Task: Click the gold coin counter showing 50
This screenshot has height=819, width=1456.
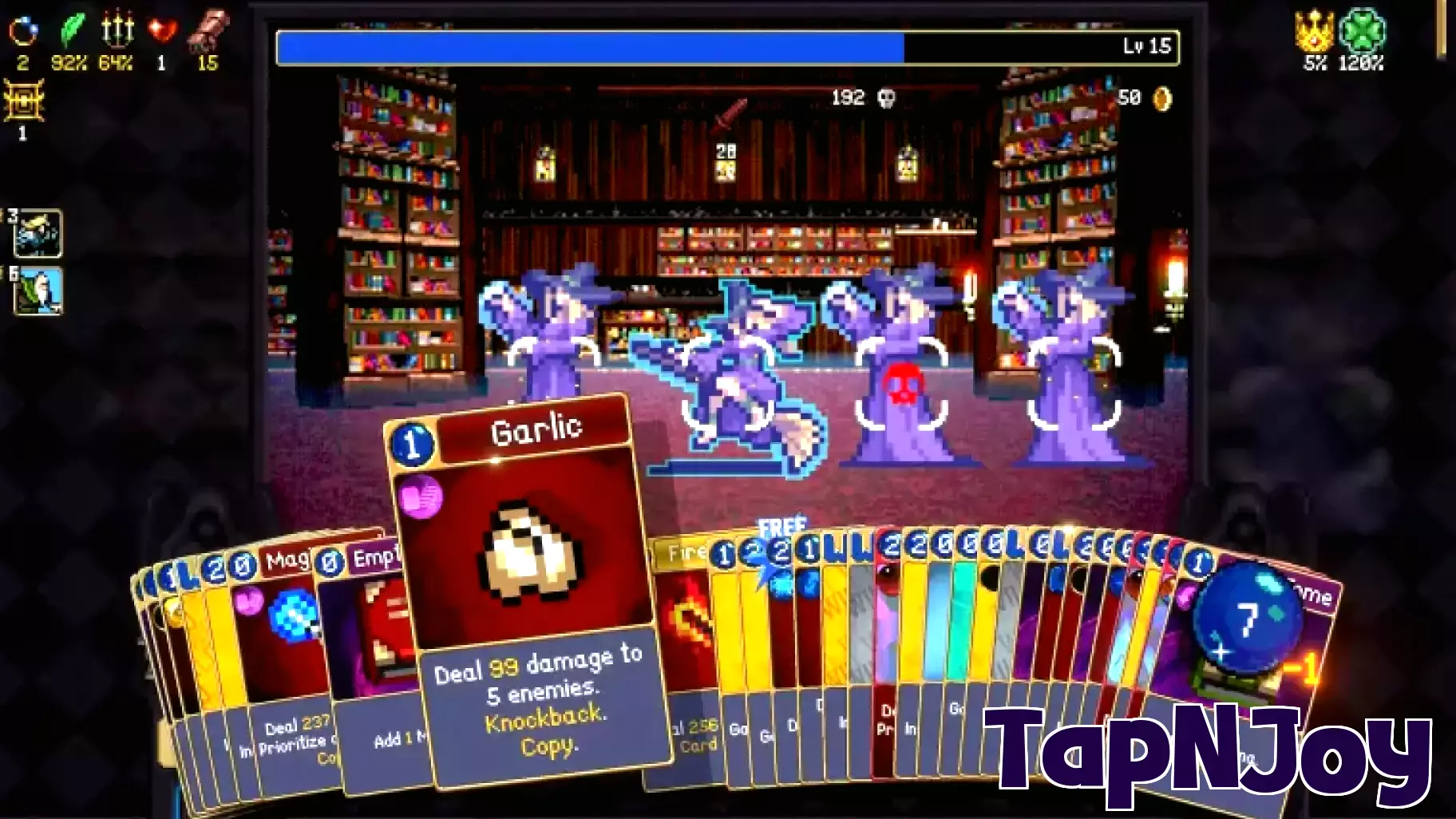Action: [1145, 98]
